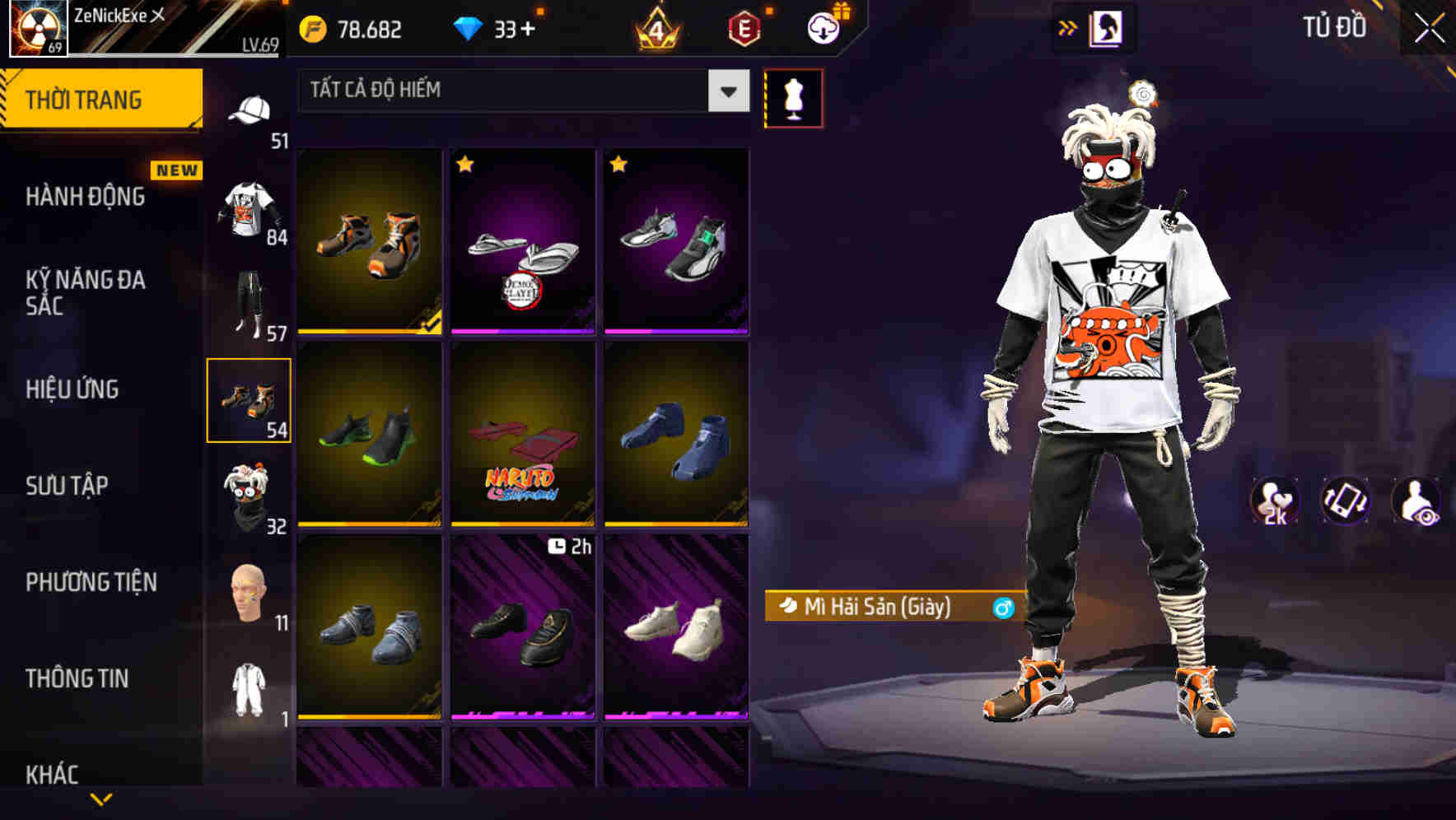Collapse the left menu with double arrow
The height and width of the screenshot is (820, 1456).
point(1068,26)
